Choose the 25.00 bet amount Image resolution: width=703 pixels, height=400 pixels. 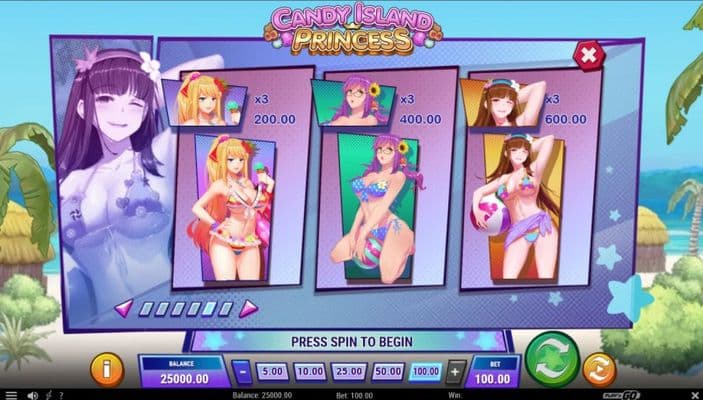pyautogui.click(x=348, y=372)
